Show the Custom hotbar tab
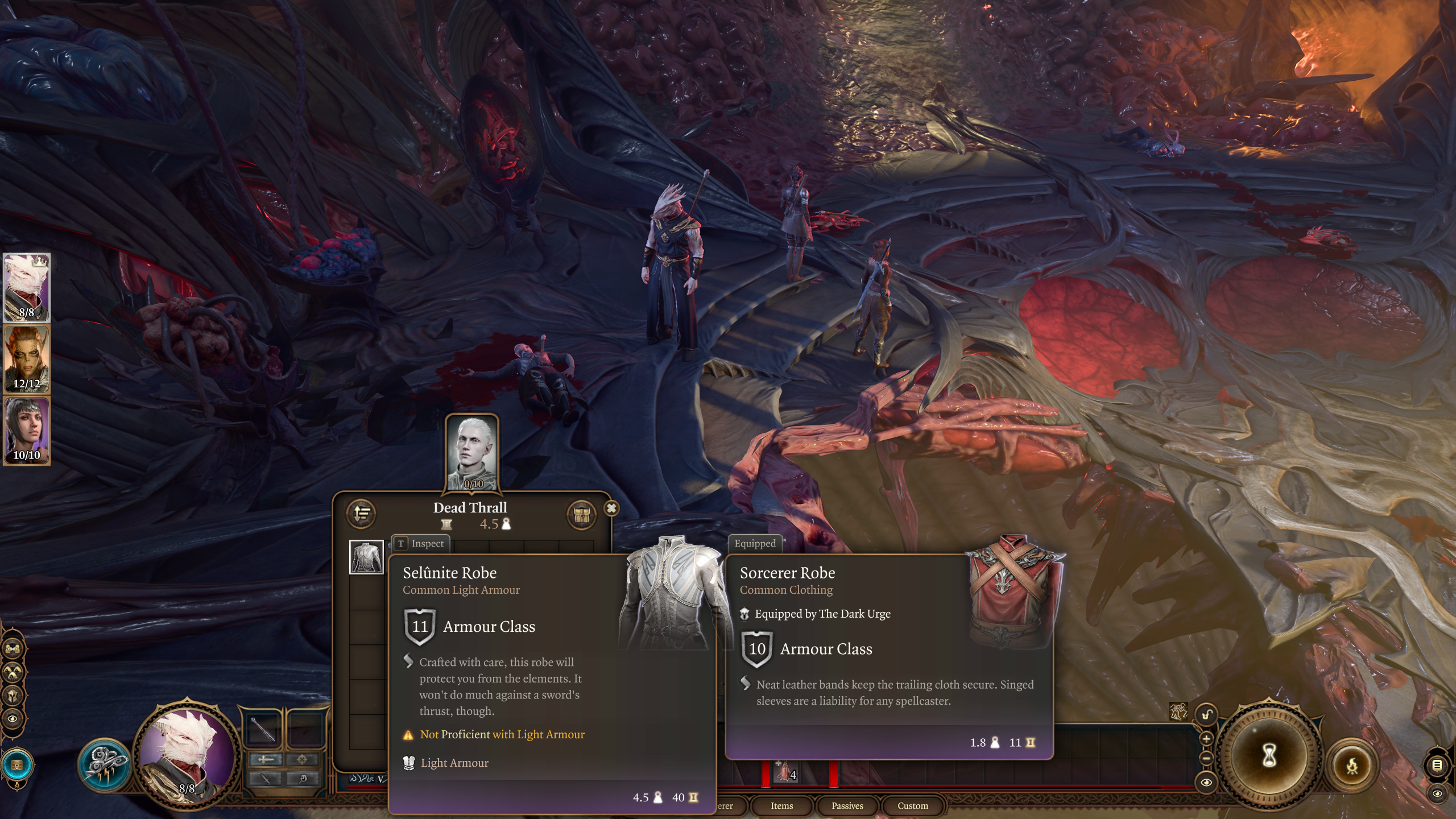This screenshot has width=1456, height=819. [912, 805]
